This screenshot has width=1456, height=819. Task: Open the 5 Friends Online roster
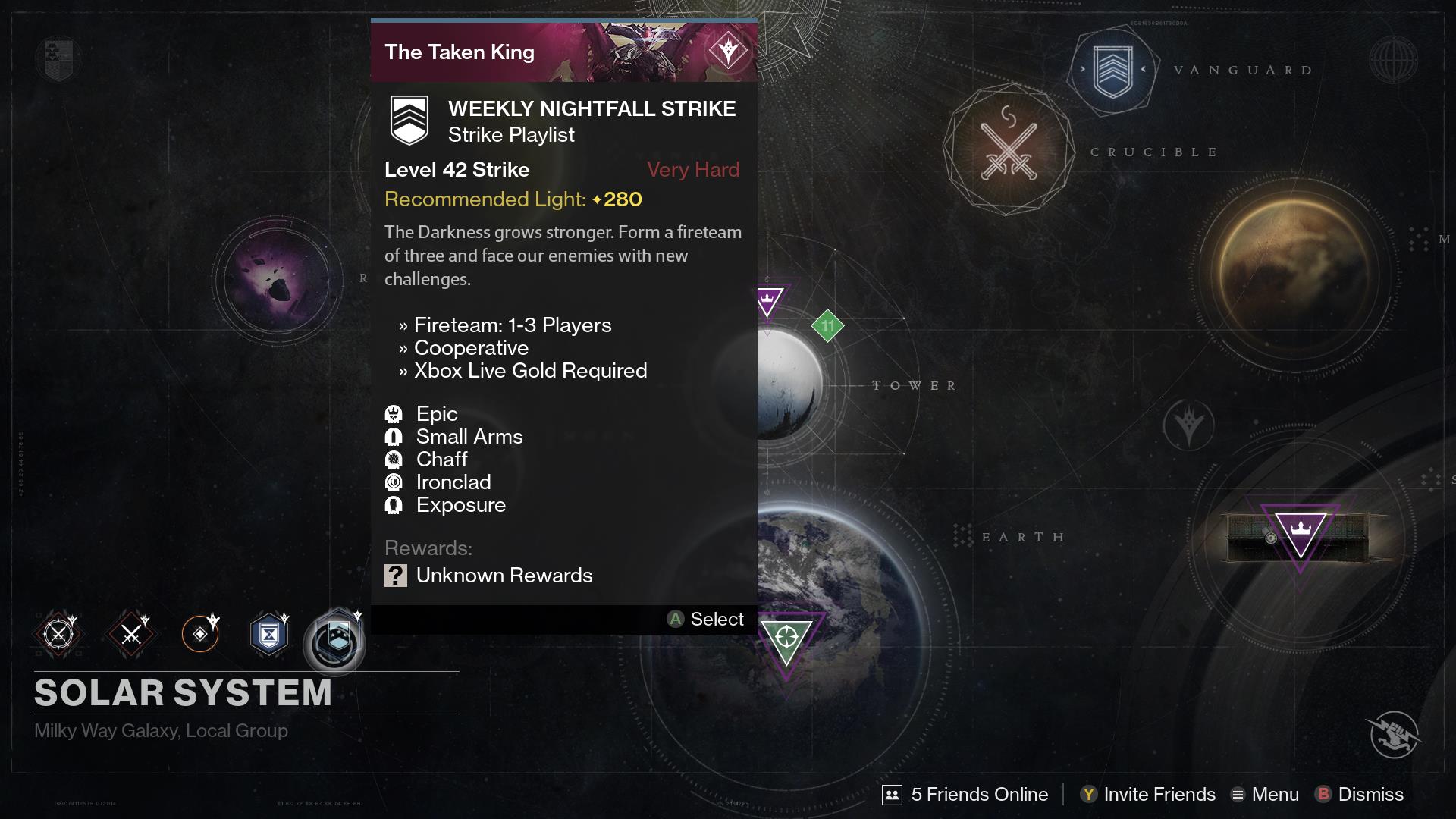coord(965,794)
